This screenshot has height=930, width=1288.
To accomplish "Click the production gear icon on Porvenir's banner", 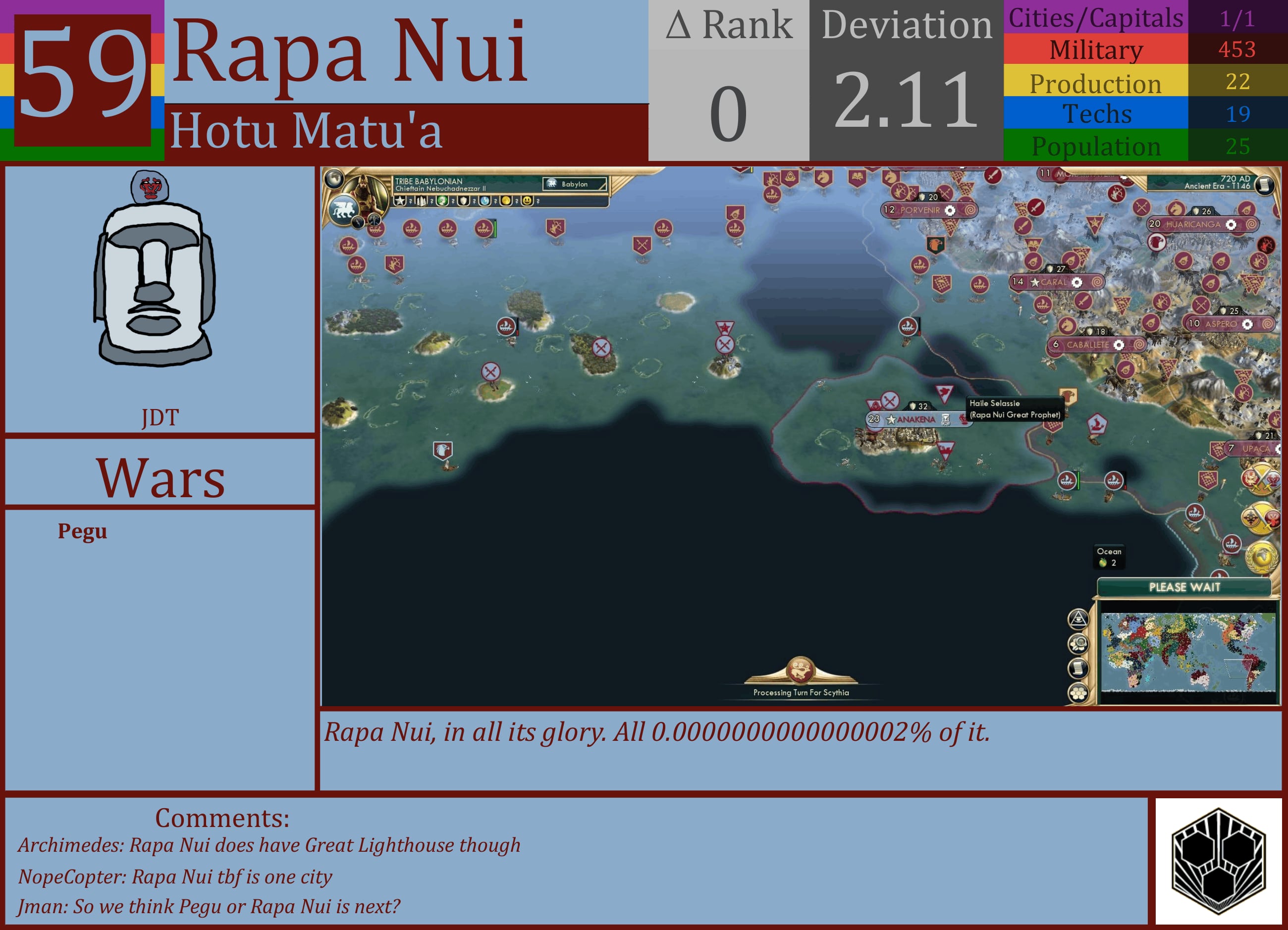I will click(x=949, y=210).
